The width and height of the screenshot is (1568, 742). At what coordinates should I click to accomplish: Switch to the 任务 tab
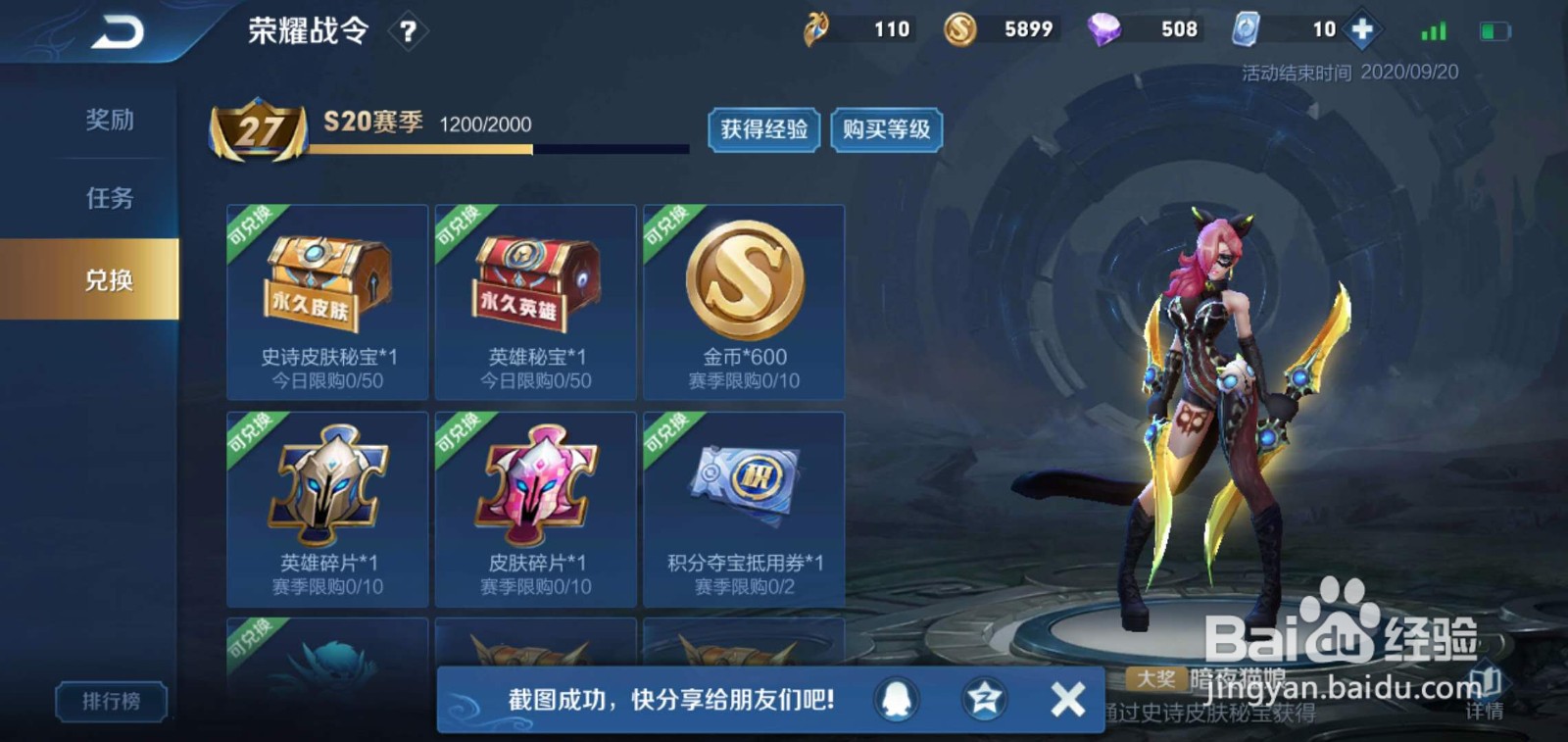point(111,197)
